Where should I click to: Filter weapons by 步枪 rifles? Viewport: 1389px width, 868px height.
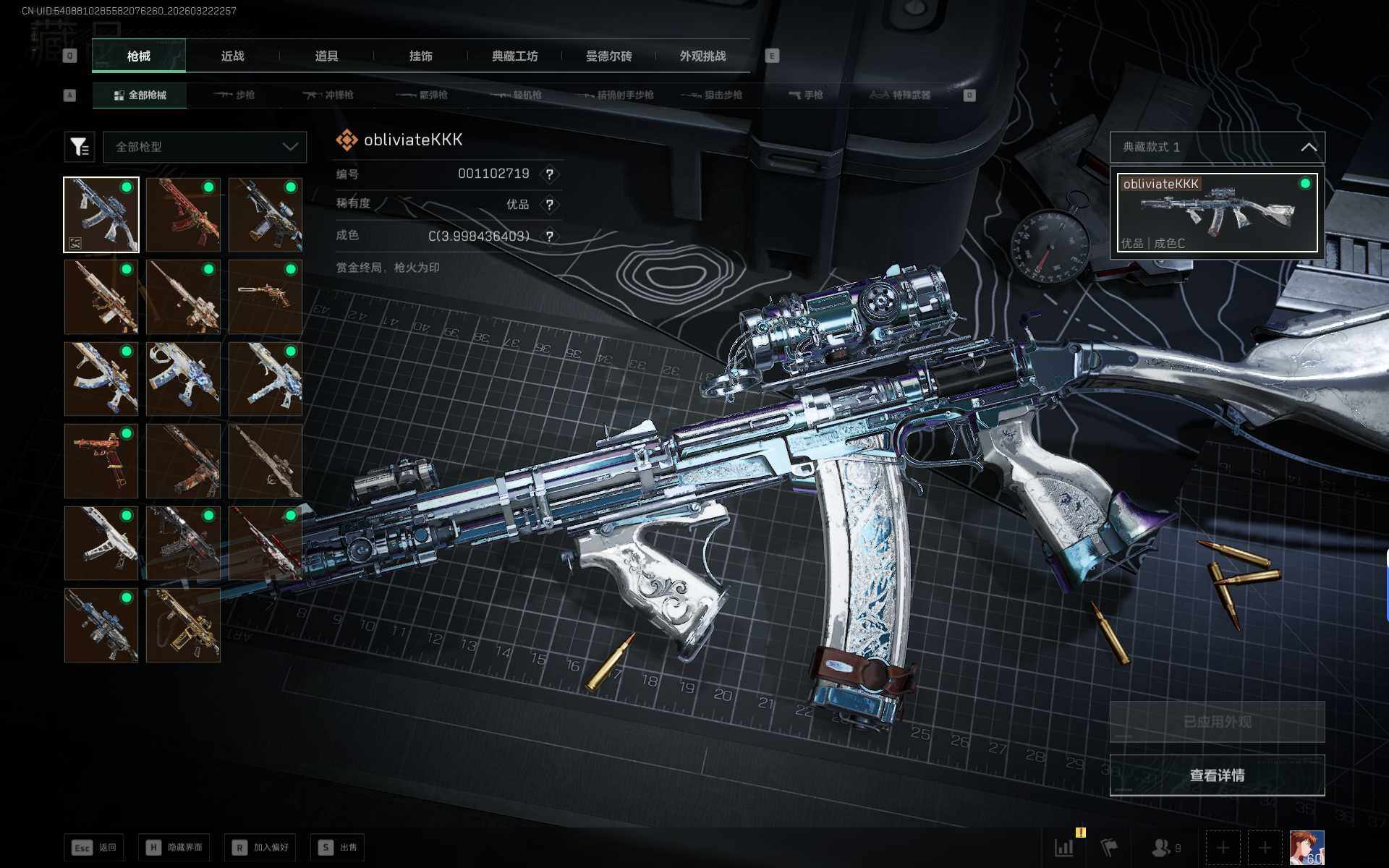coord(234,95)
